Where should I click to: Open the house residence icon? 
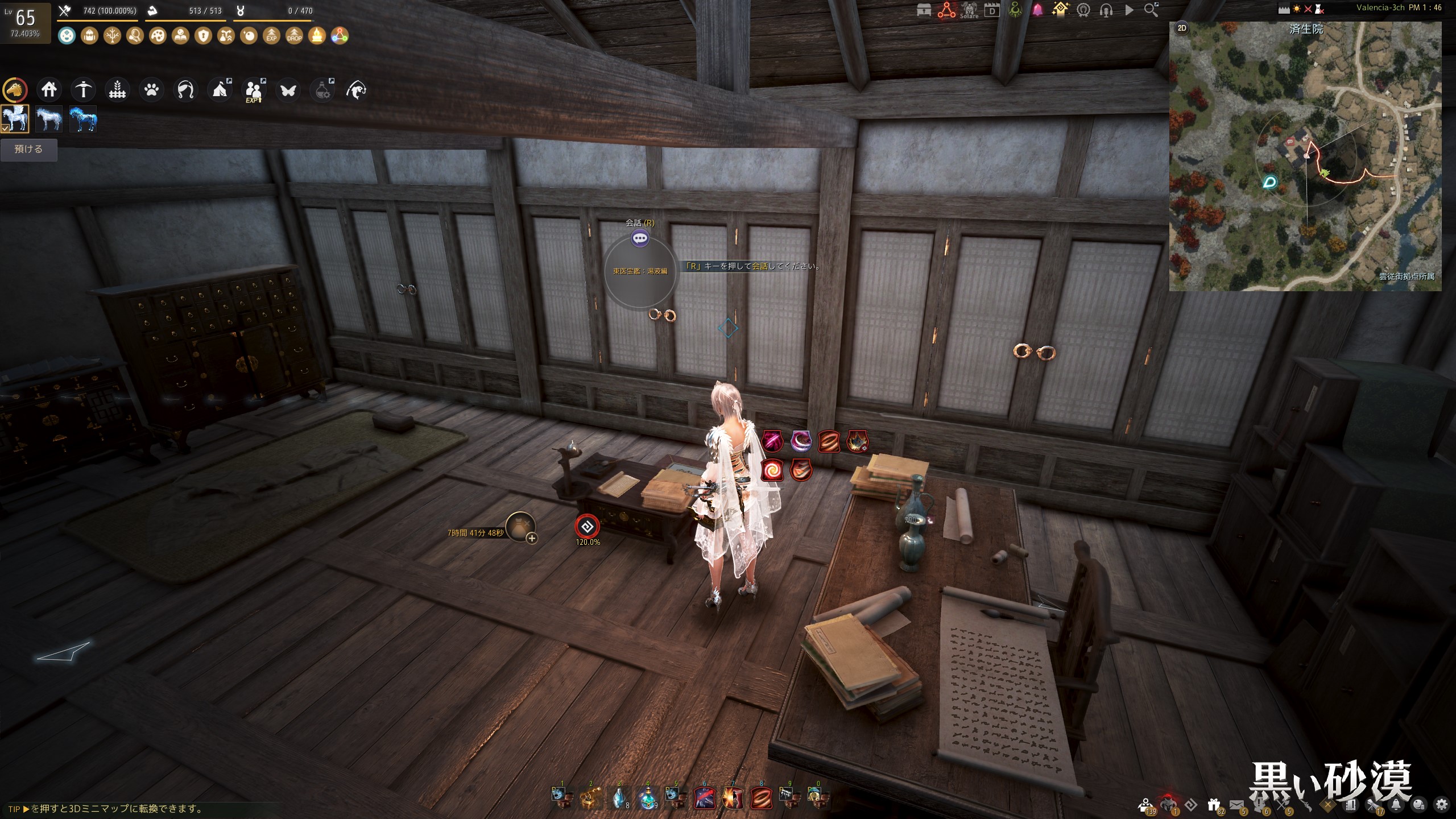[49, 90]
